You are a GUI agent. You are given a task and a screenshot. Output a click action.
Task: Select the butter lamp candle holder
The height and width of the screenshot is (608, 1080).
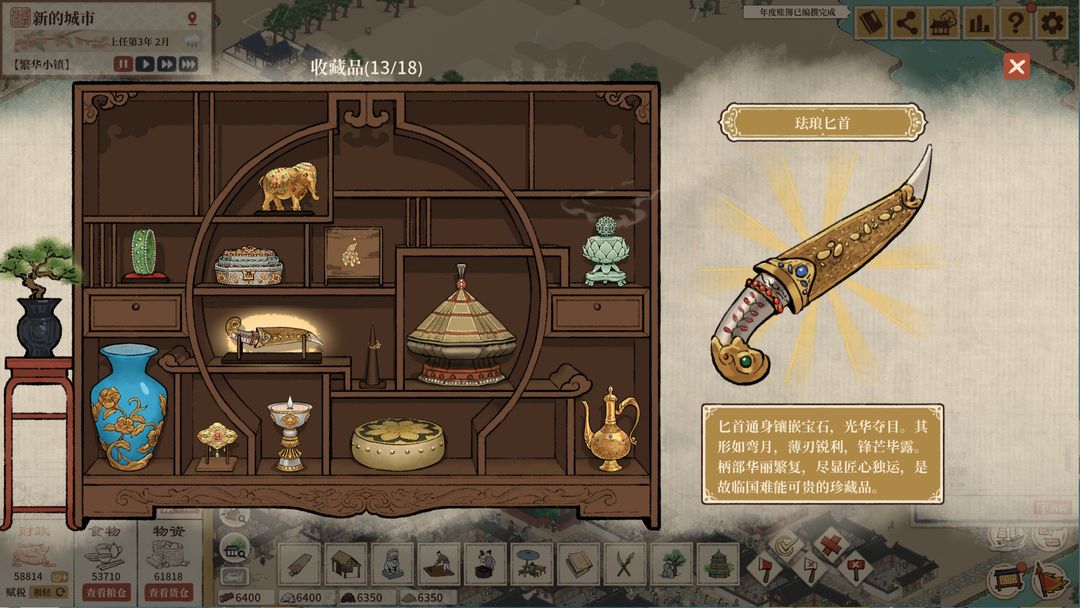[x=289, y=433]
